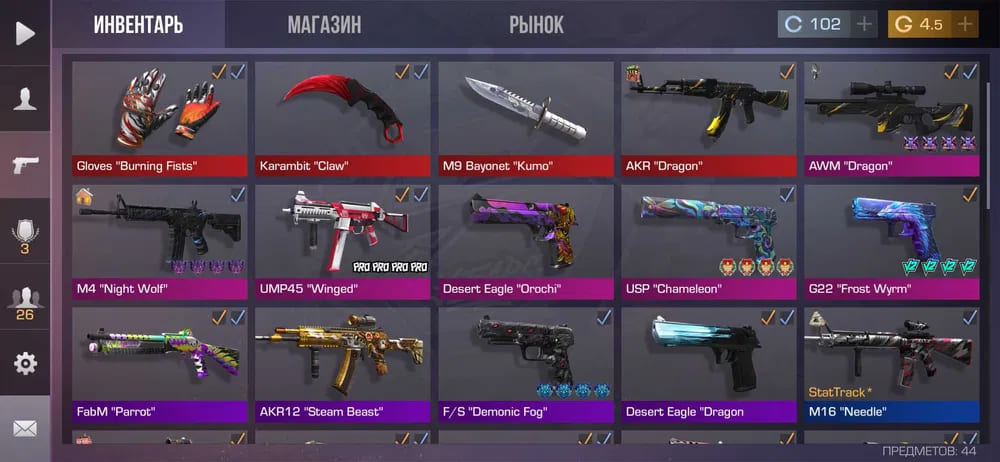Open the rank medal icon
The height and width of the screenshot is (462, 1000).
tap(25, 235)
